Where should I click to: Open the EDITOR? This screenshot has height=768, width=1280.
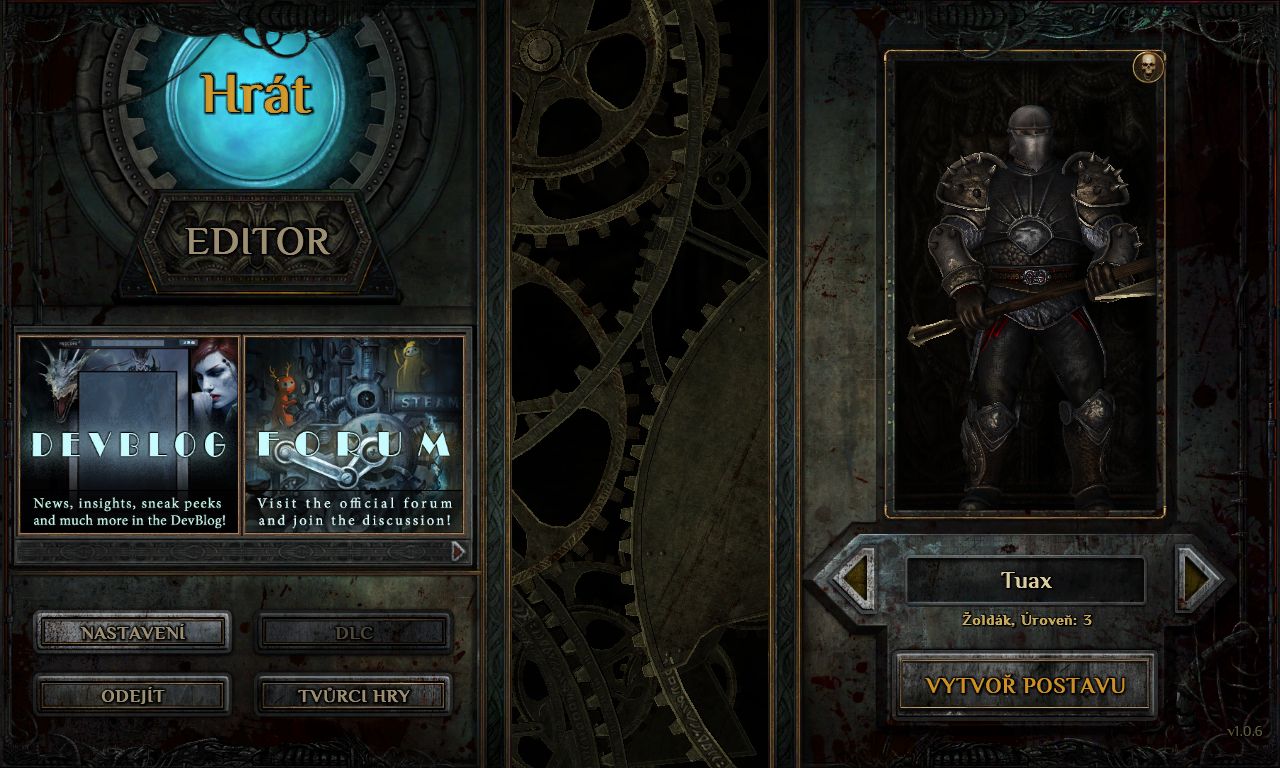(257, 241)
